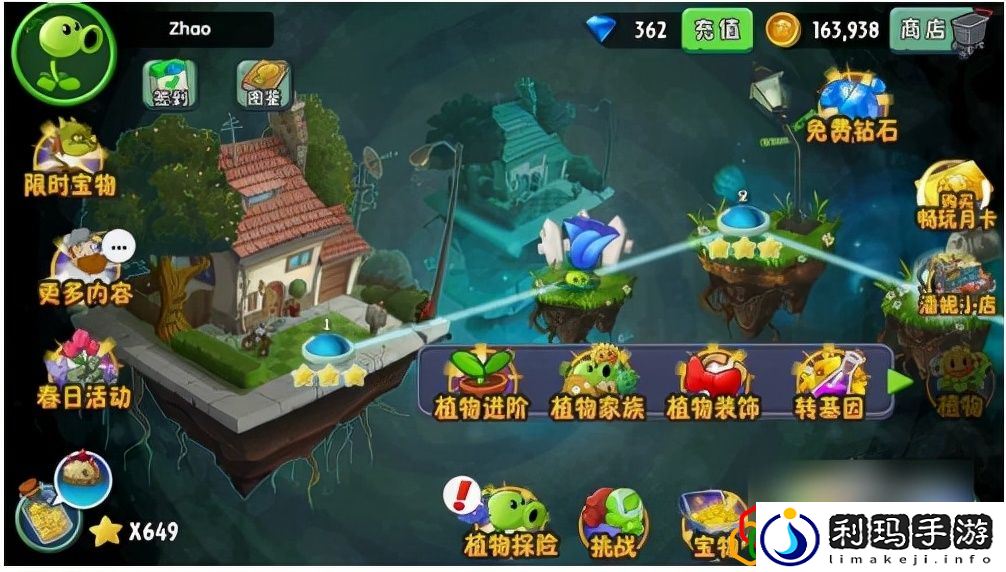Claim 免费钻石 free diamonds
The height and width of the screenshot is (572, 1006).
tap(852, 108)
